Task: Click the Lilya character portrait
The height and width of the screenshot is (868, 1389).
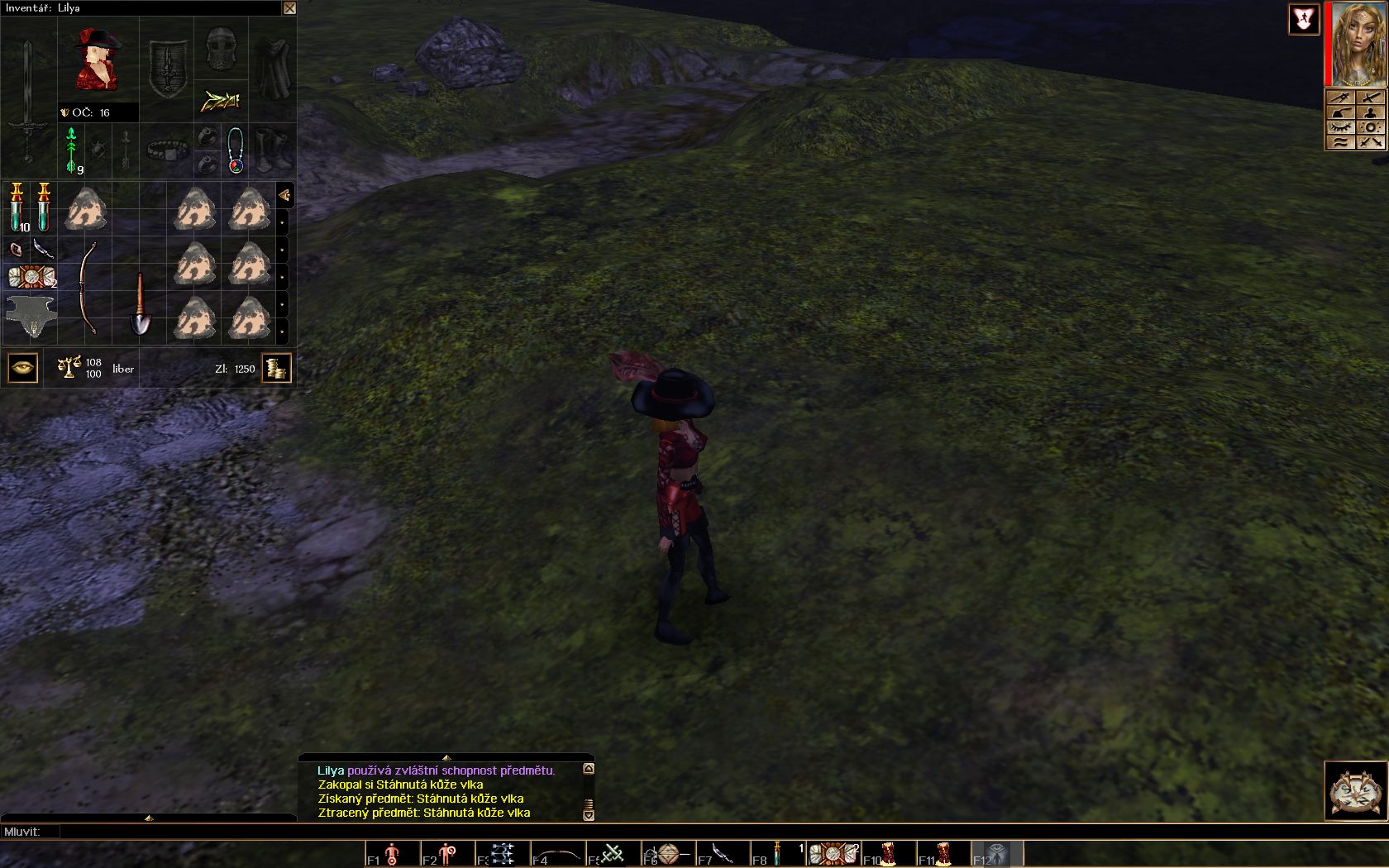Action: click(1358, 44)
